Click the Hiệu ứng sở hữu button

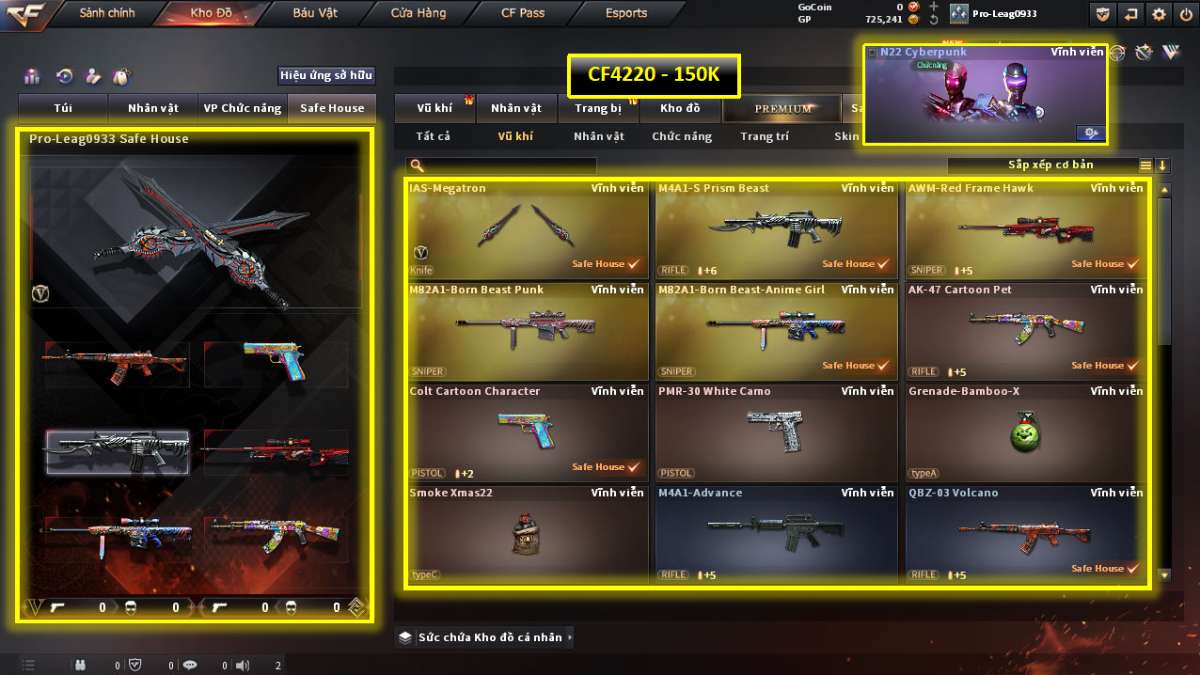click(326, 75)
